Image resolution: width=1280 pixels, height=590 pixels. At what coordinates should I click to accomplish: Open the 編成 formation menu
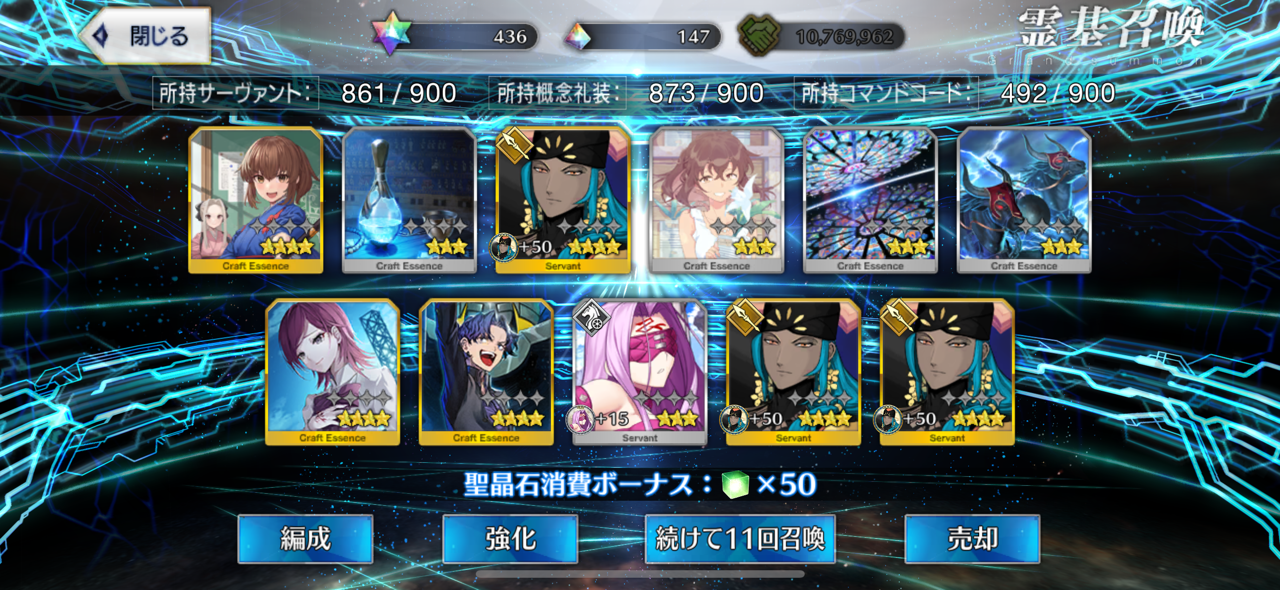[305, 539]
